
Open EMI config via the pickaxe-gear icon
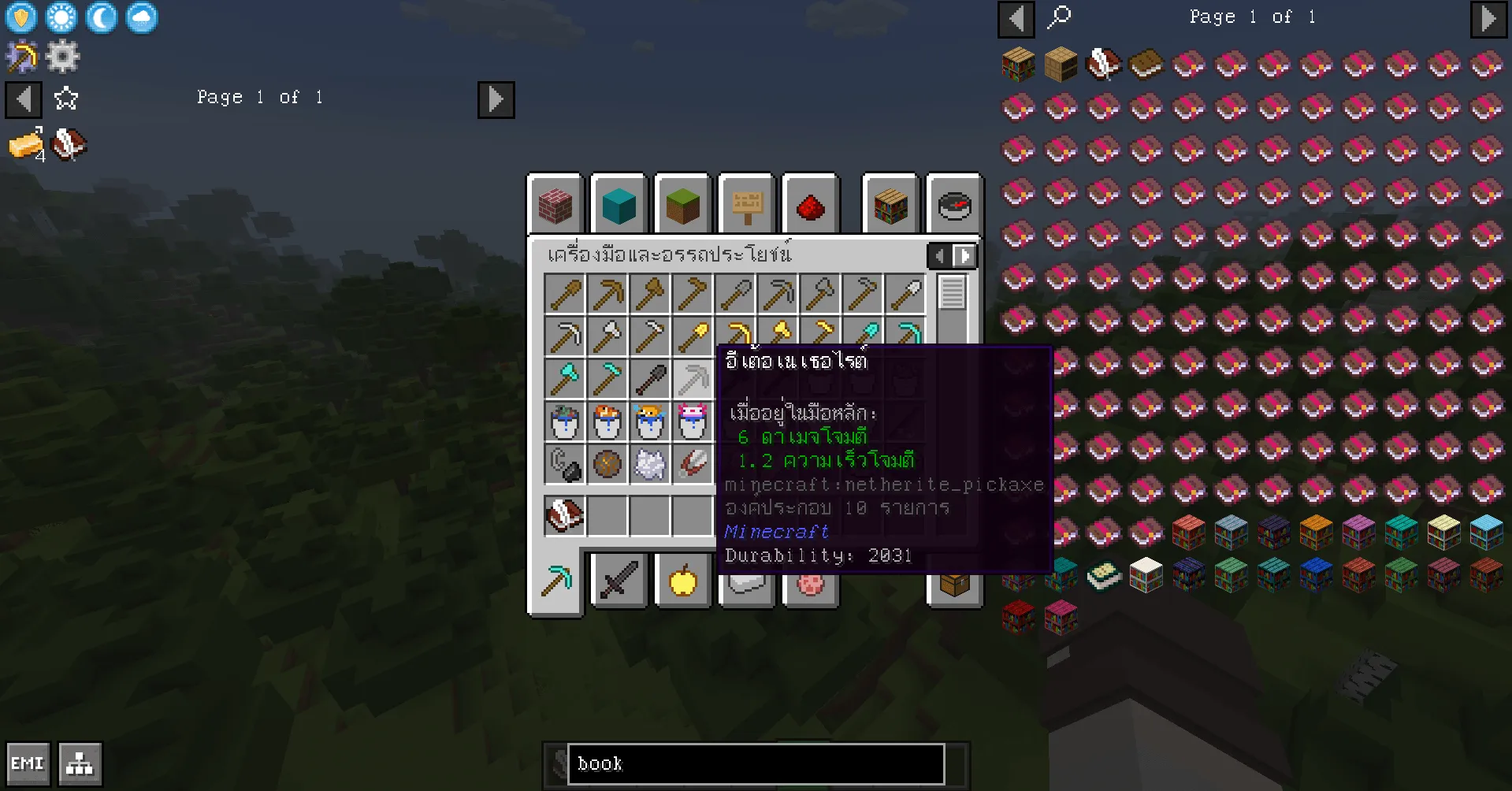(x=21, y=55)
